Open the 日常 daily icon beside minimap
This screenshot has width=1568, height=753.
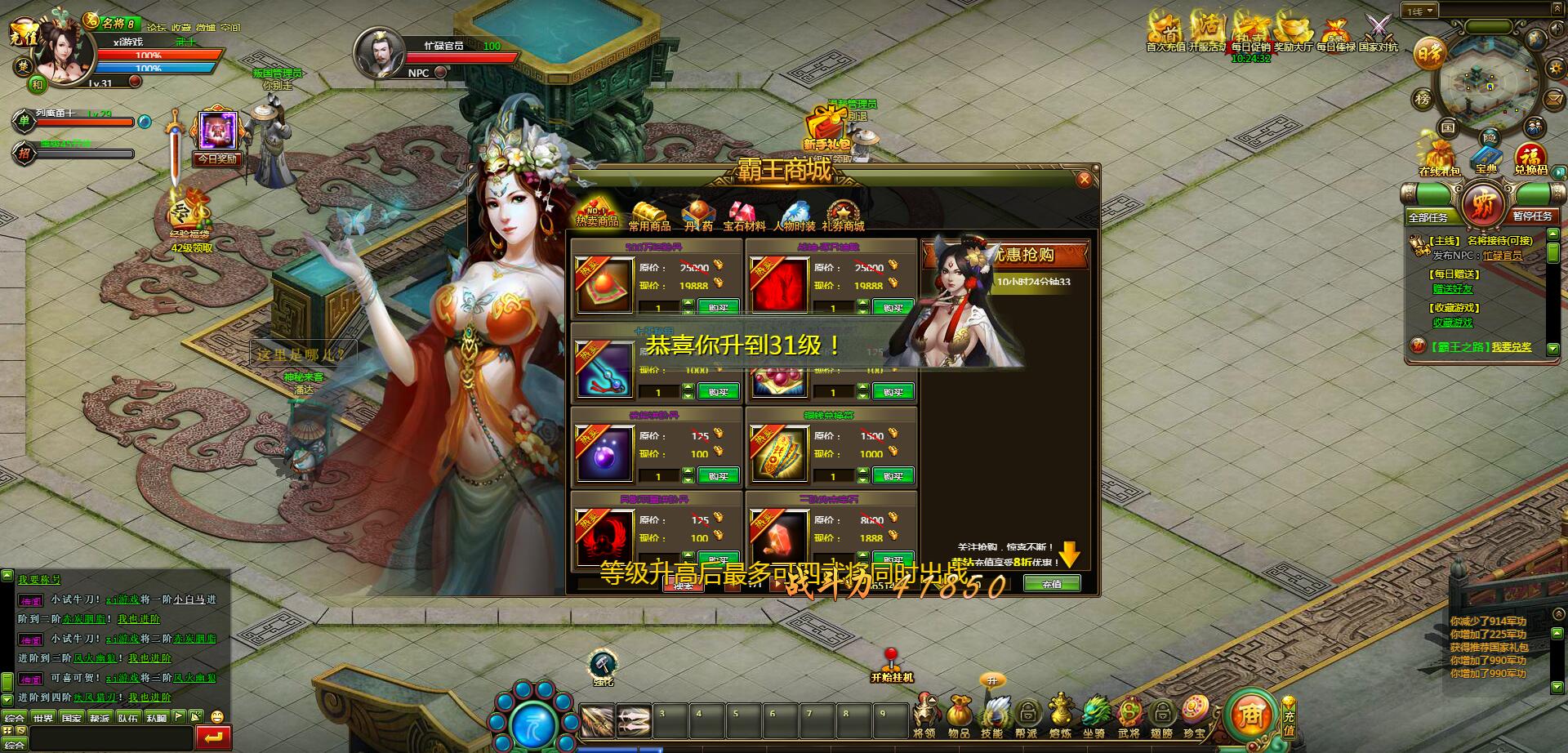(x=1428, y=53)
